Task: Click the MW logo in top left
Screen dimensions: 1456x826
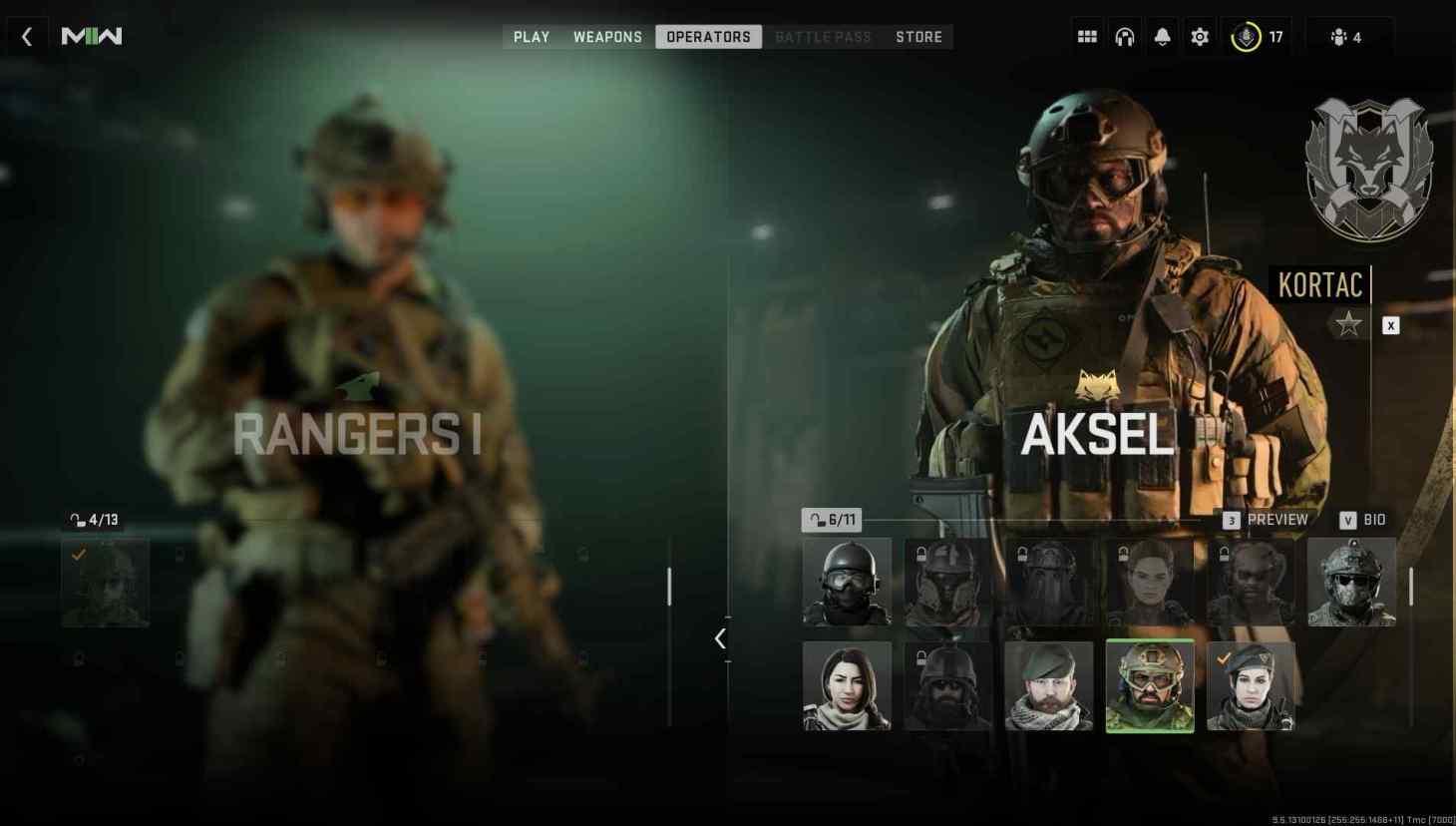Action: [x=91, y=36]
